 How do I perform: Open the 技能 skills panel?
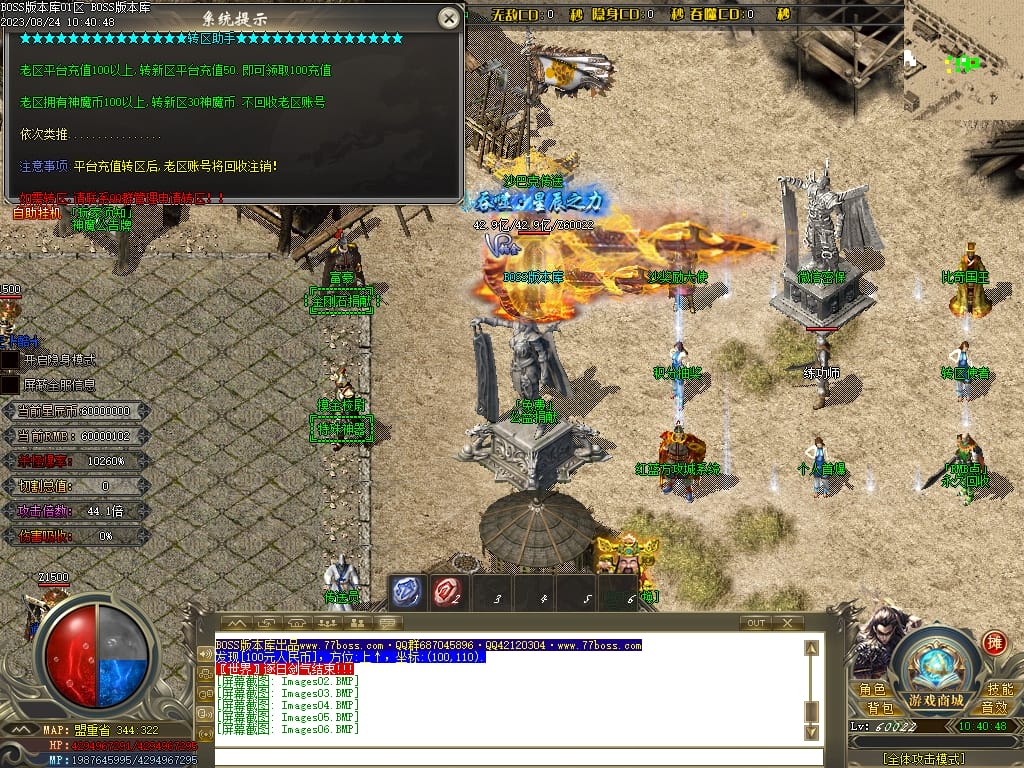(999, 689)
